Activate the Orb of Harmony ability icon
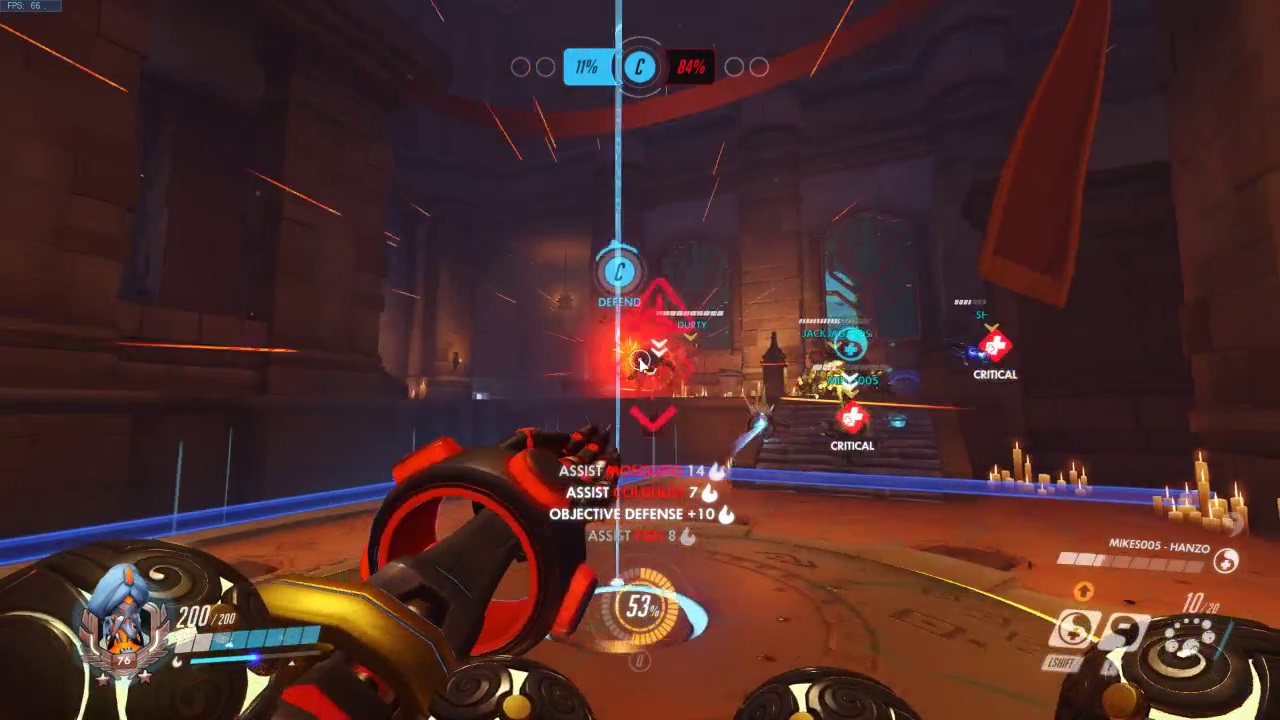 pos(1076,630)
